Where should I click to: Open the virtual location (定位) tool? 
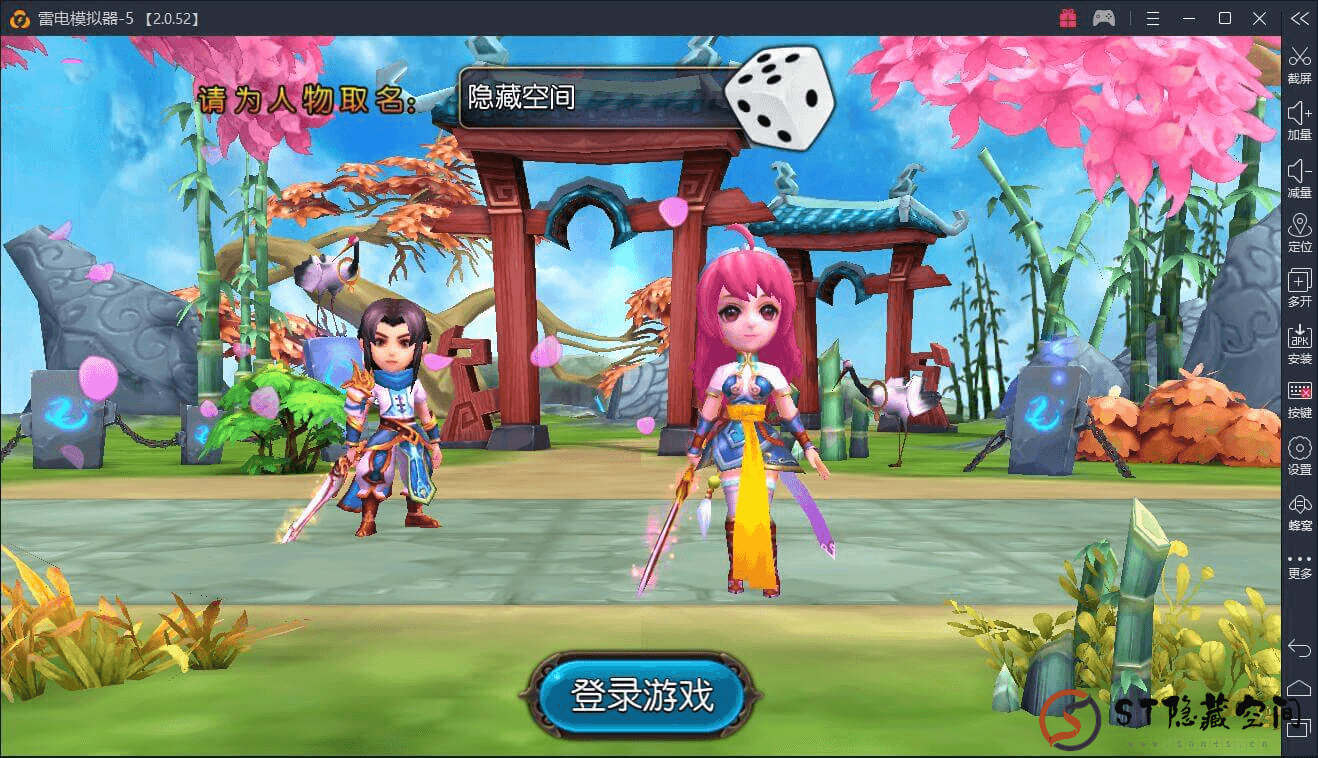[1299, 232]
